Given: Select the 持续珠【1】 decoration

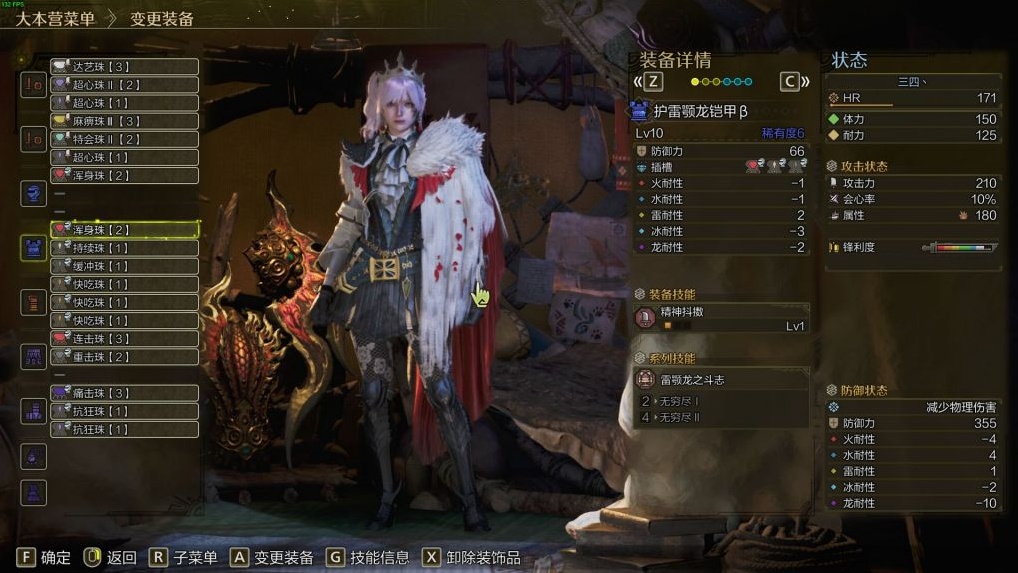Looking at the screenshot, I should (x=124, y=248).
